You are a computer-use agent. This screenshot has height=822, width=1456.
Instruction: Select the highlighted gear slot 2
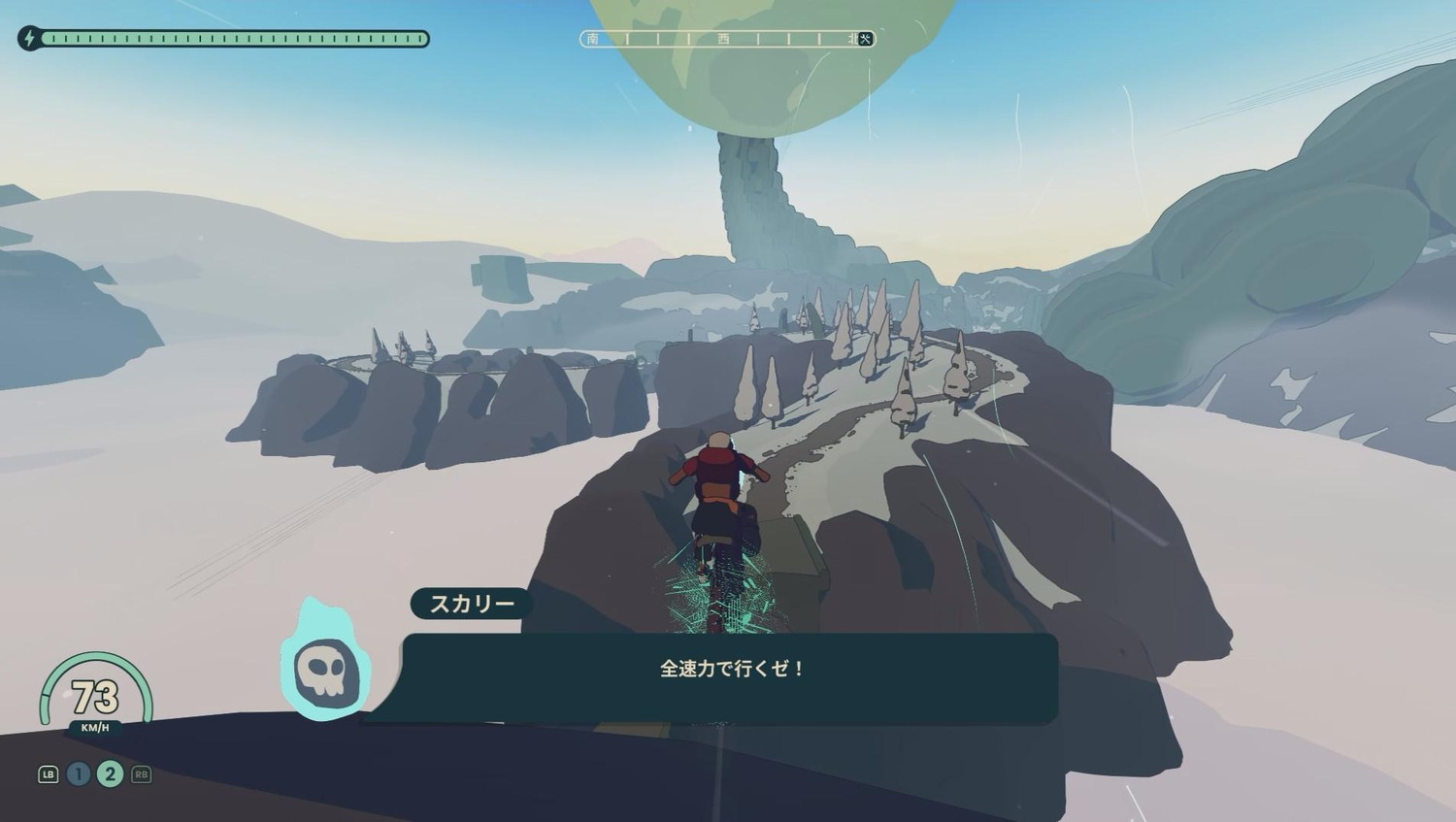click(x=110, y=773)
